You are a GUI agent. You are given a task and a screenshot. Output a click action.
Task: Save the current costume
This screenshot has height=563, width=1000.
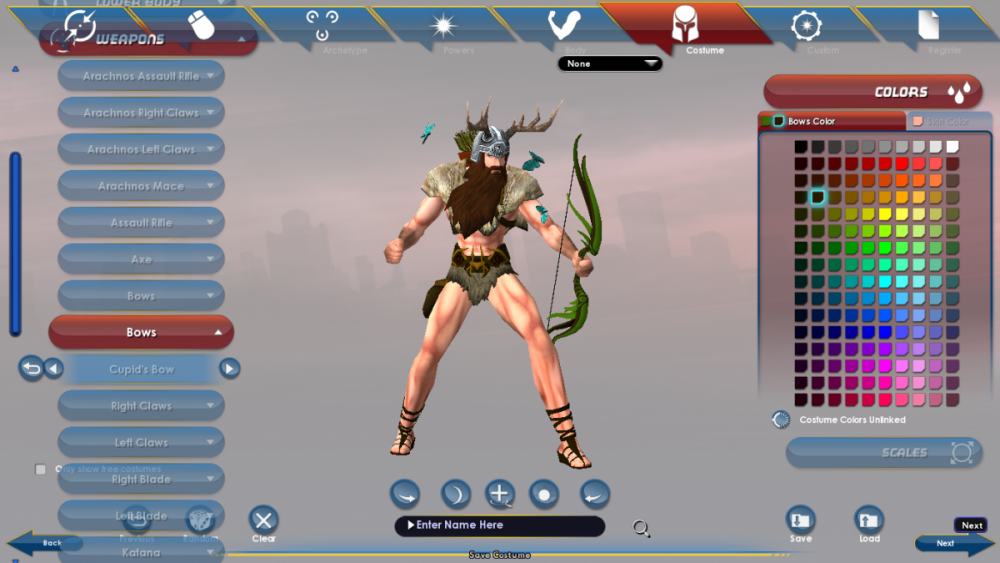pyautogui.click(x=800, y=521)
